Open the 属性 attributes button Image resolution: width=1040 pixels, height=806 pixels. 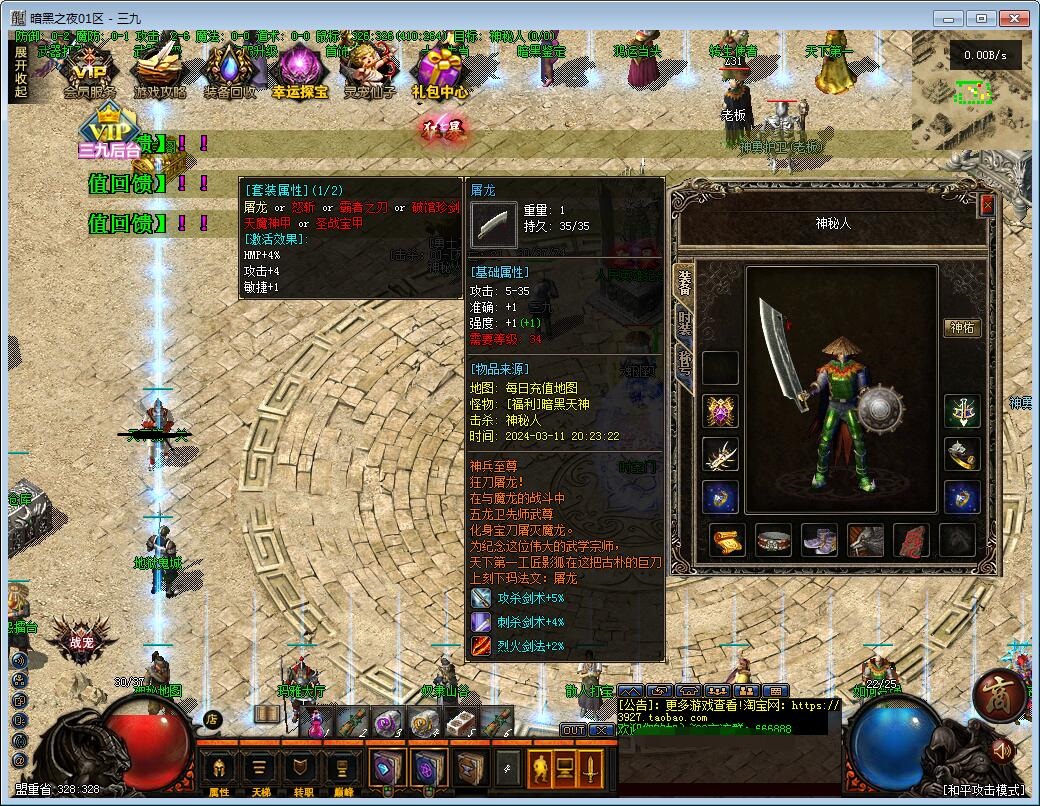pos(218,770)
